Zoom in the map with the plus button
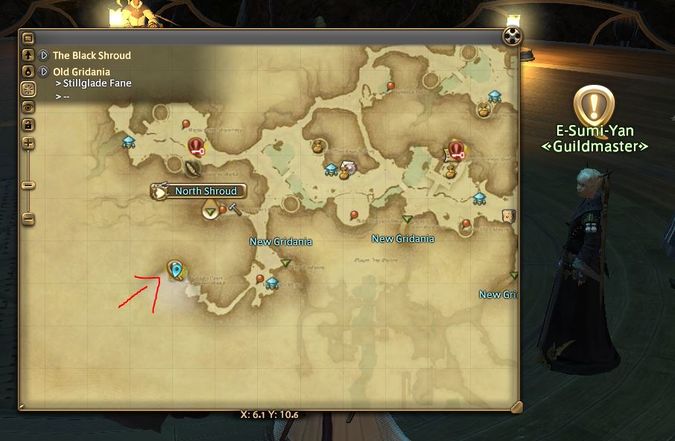675x441 pixels. point(28,141)
